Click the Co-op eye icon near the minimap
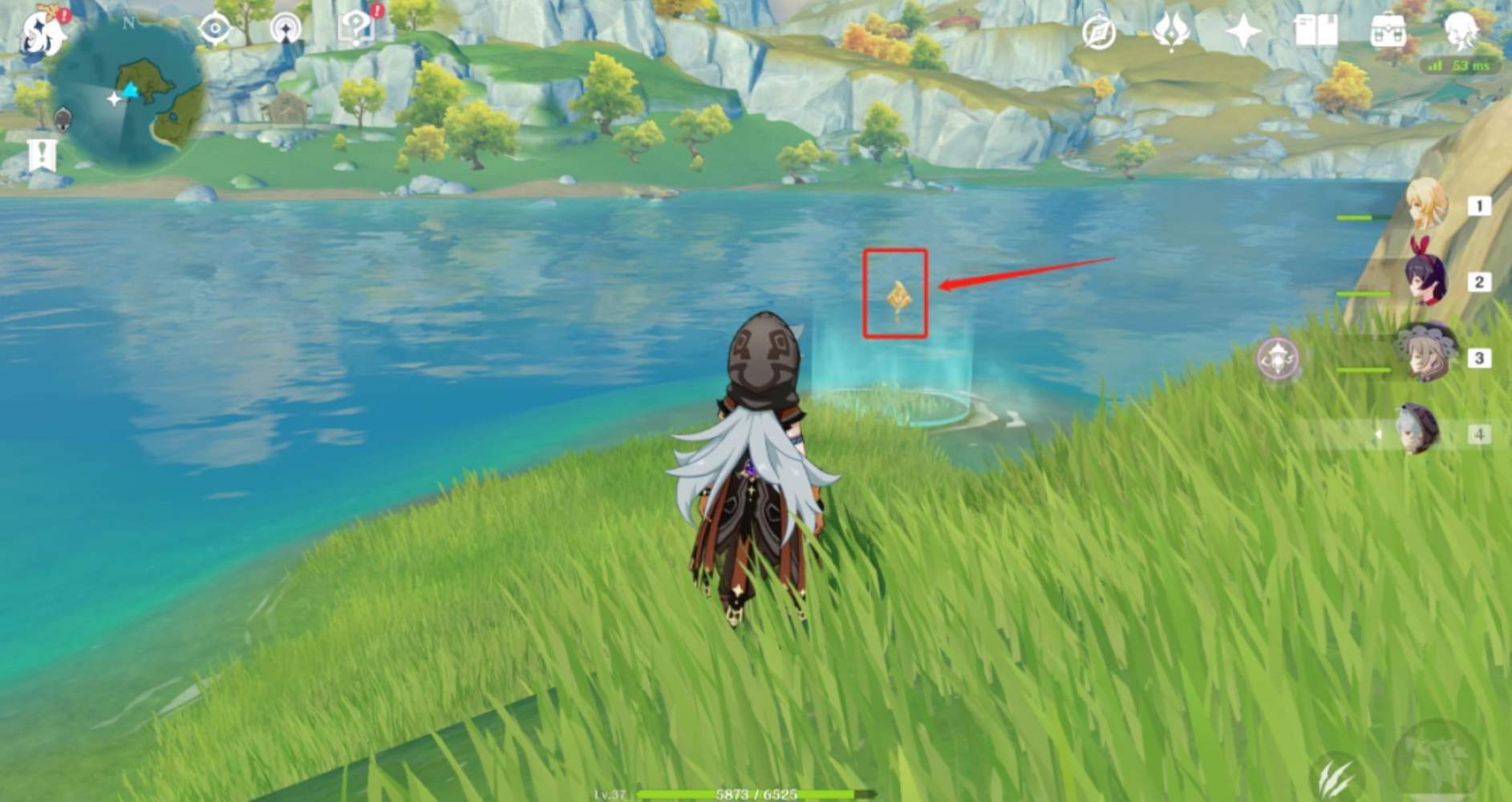Image resolution: width=1512 pixels, height=802 pixels. point(213,28)
